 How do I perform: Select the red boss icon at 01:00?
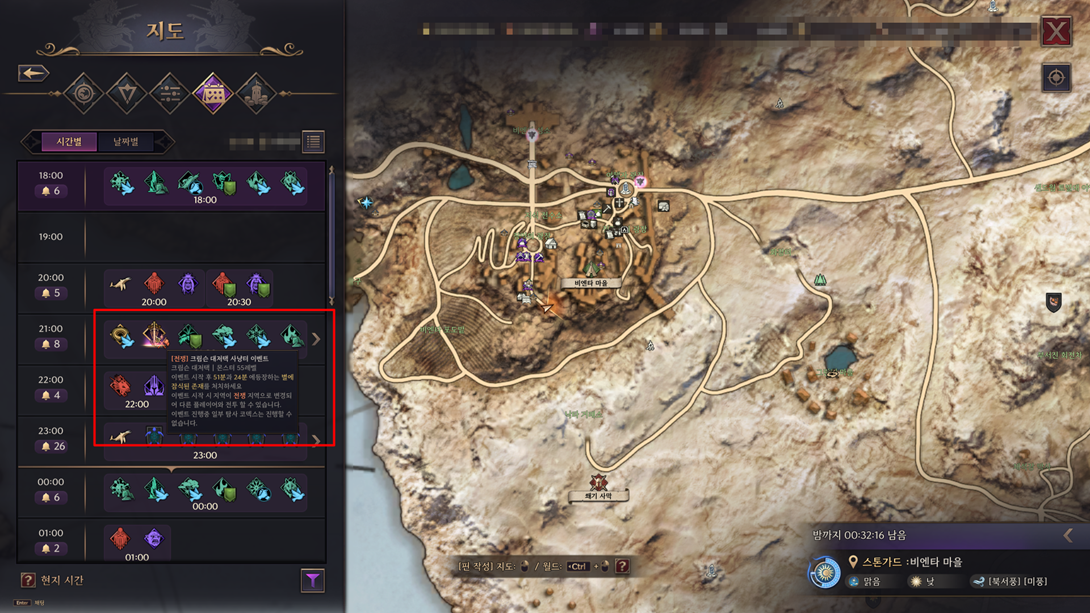click(120, 538)
